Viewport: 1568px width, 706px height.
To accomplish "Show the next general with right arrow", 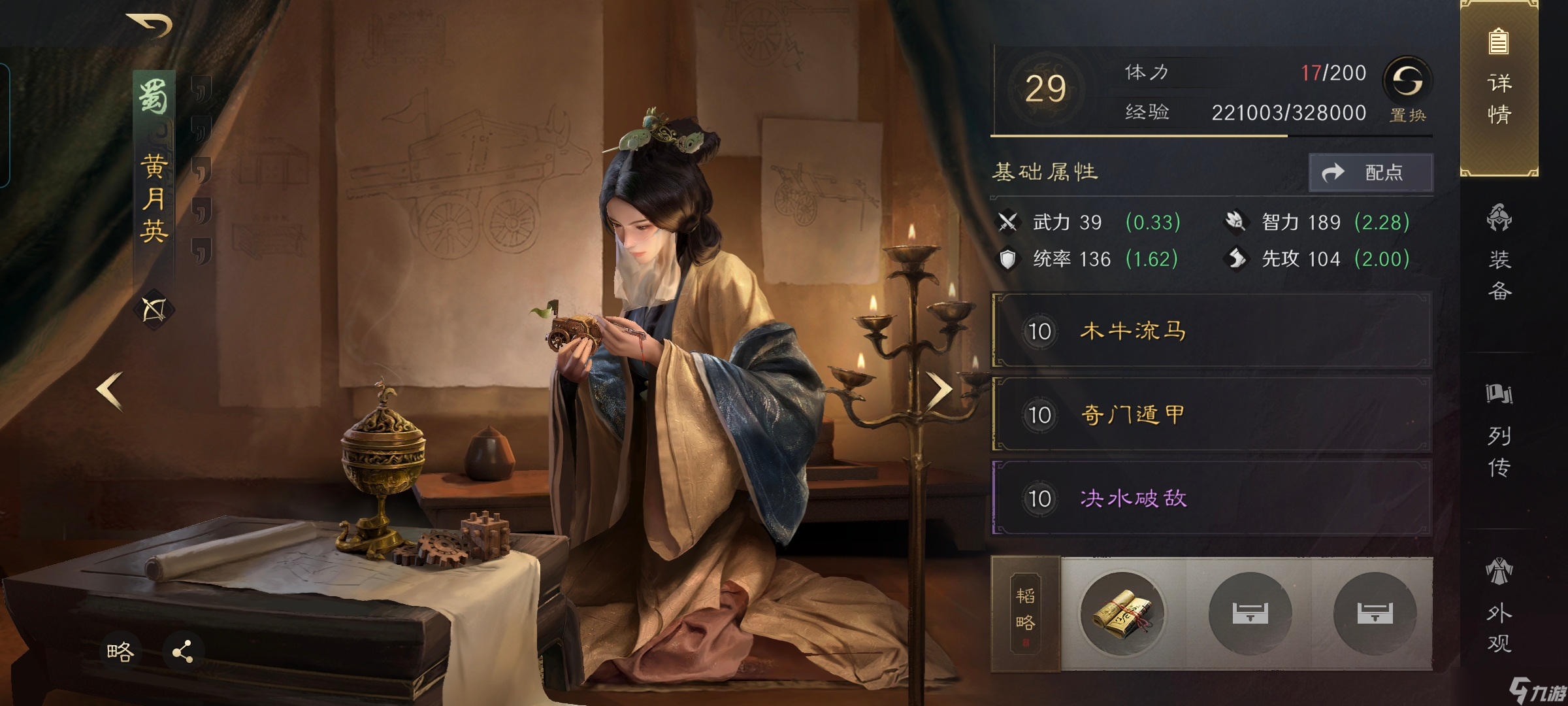I will tap(939, 390).
